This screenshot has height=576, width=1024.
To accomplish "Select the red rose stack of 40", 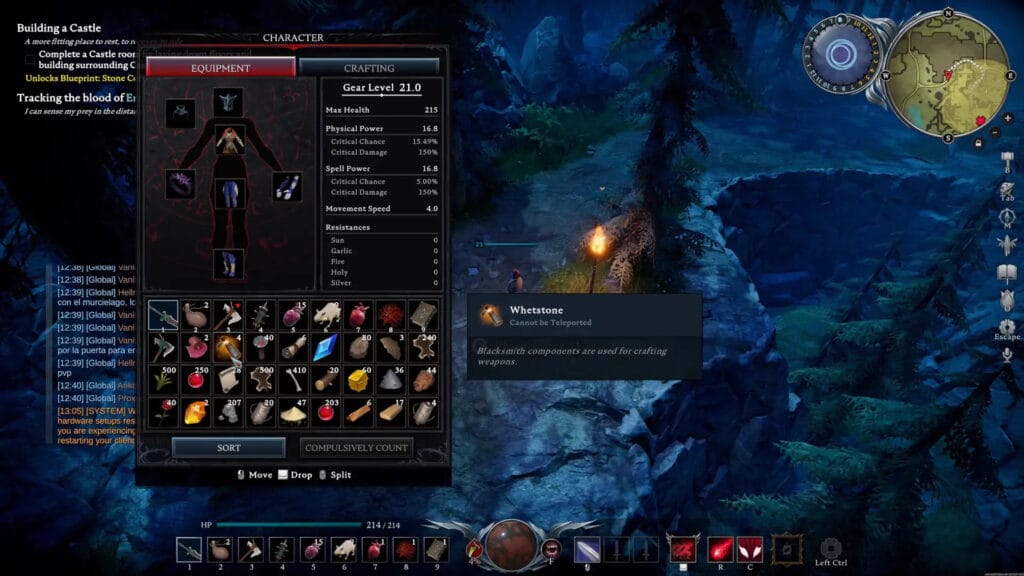I will coord(164,411).
